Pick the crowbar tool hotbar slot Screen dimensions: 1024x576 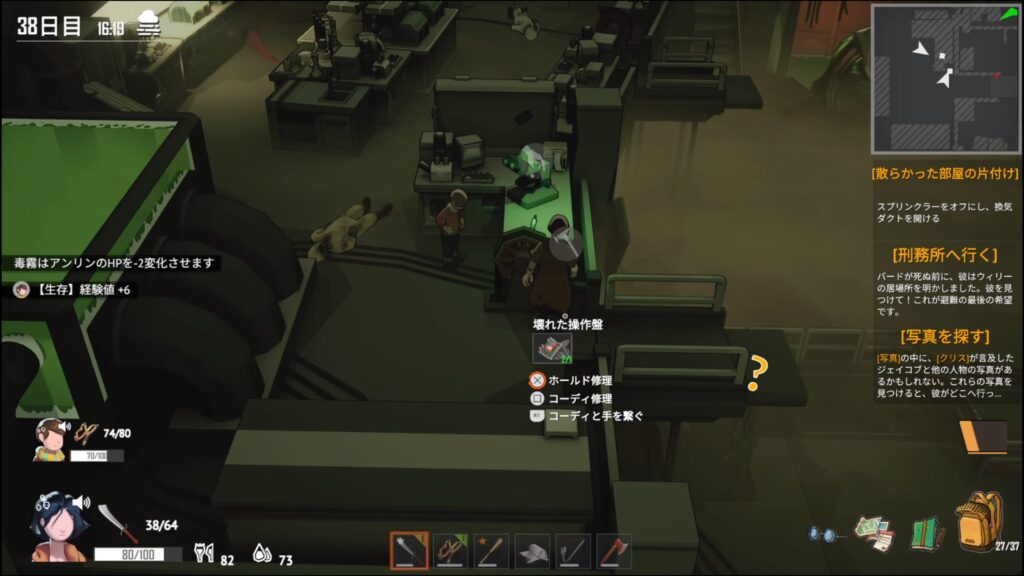pyautogui.click(x=573, y=551)
